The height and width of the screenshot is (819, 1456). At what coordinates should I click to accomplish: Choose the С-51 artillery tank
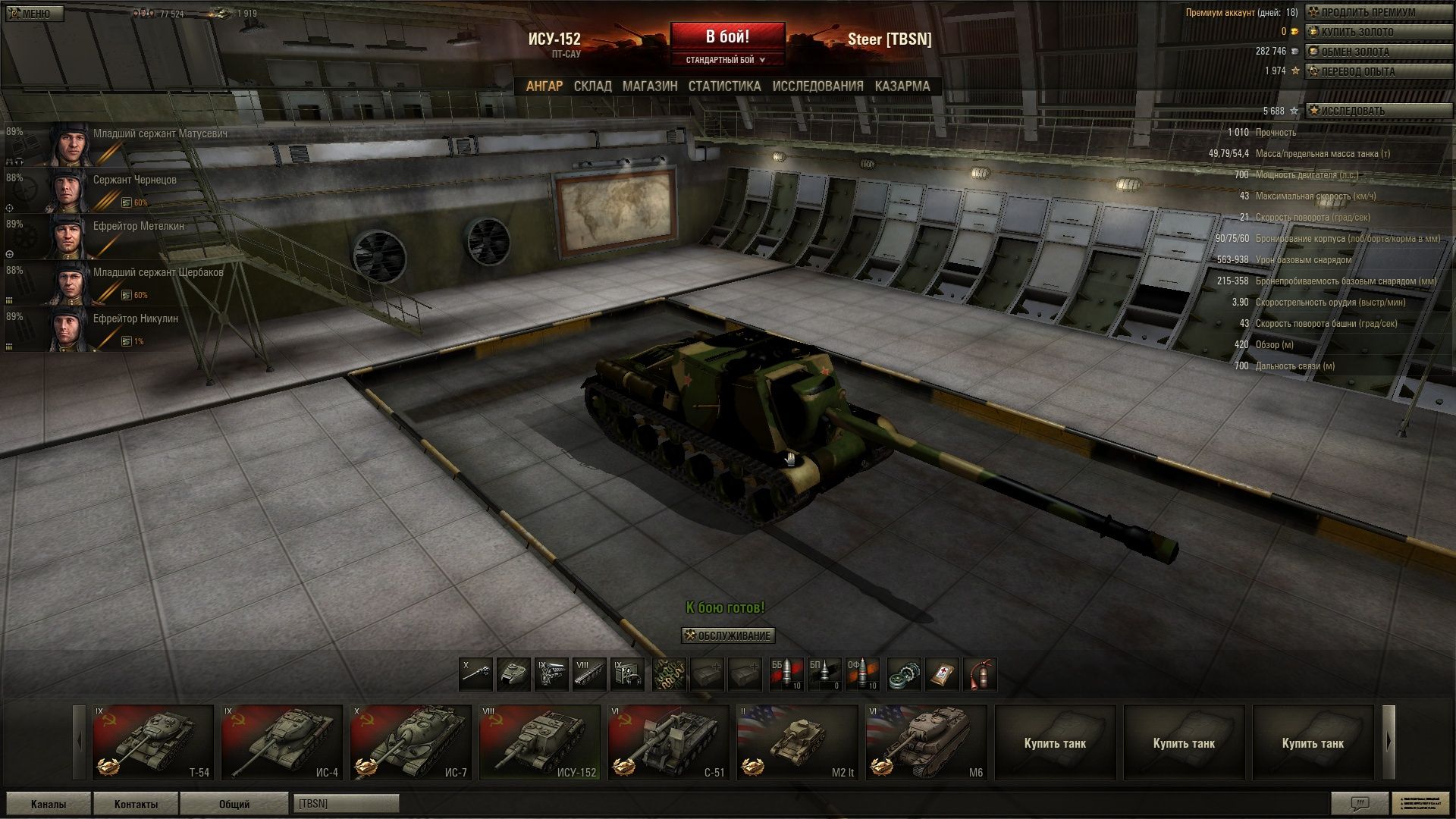[x=668, y=742]
